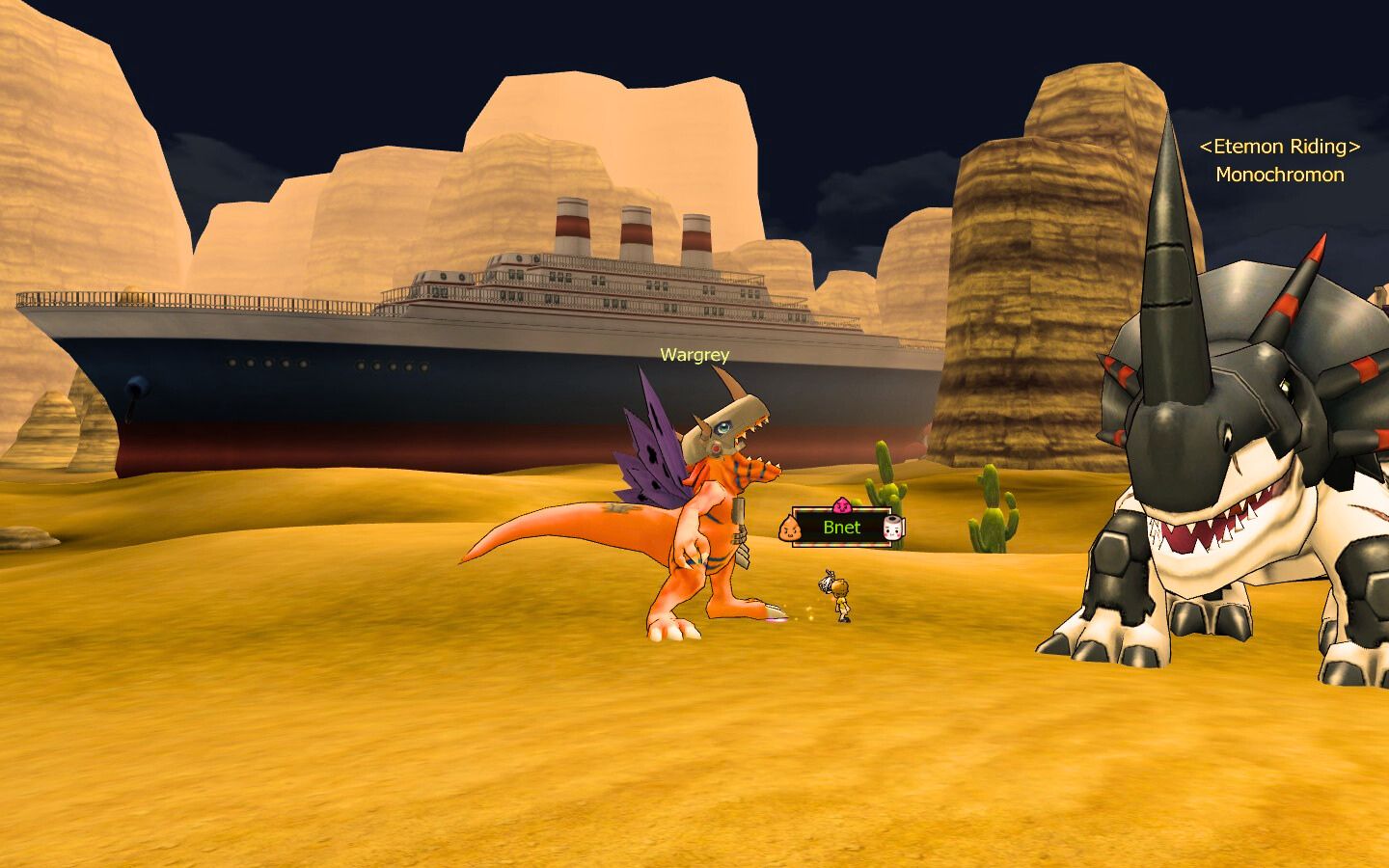This screenshot has width=1389, height=868.
Task: Select the Bnet tamer nameplate
Action: click(841, 528)
